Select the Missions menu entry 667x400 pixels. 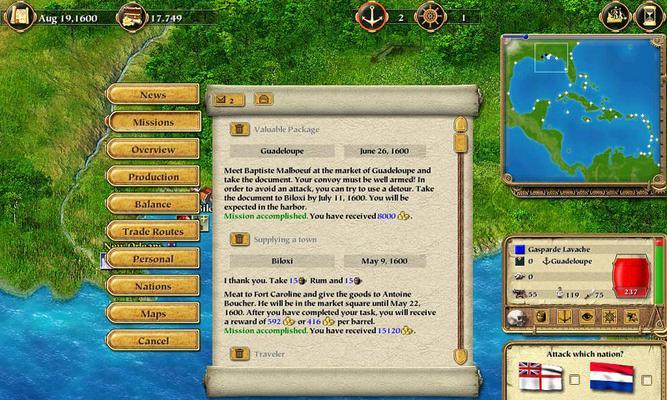tap(152, 122)
